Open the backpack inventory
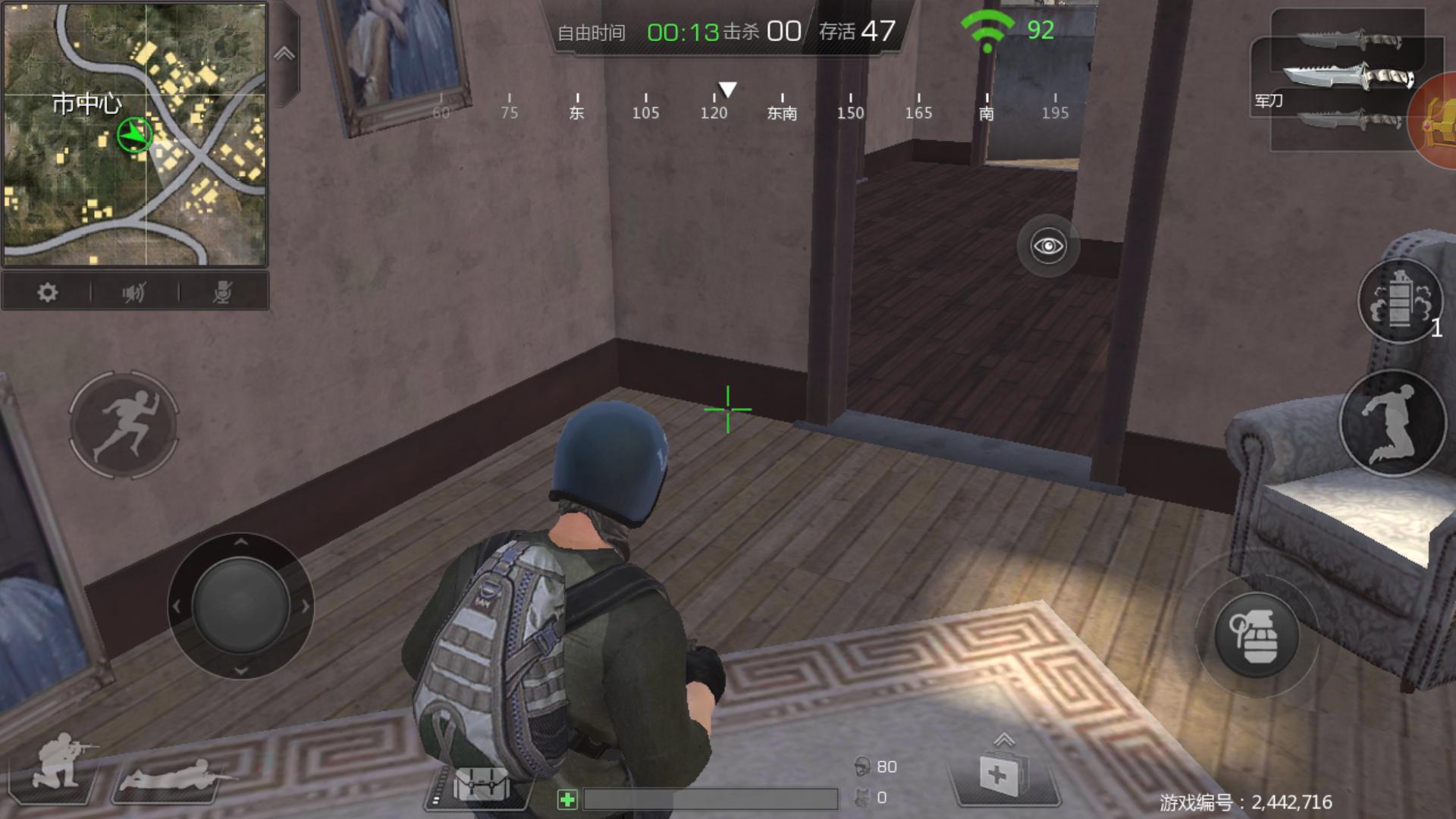The image size is (1456, 819). pyautogui.click(x=481, y=784)
